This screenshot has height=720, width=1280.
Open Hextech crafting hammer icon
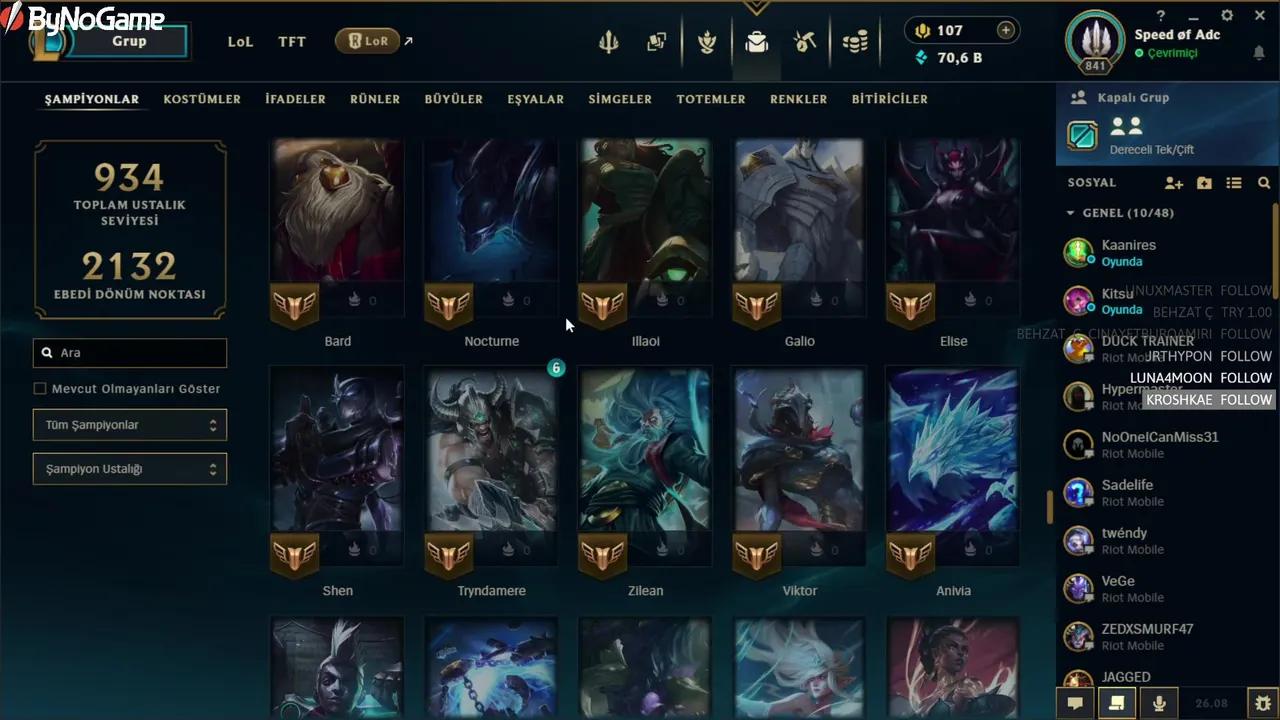pyautogui.click(x=806, y=42)
